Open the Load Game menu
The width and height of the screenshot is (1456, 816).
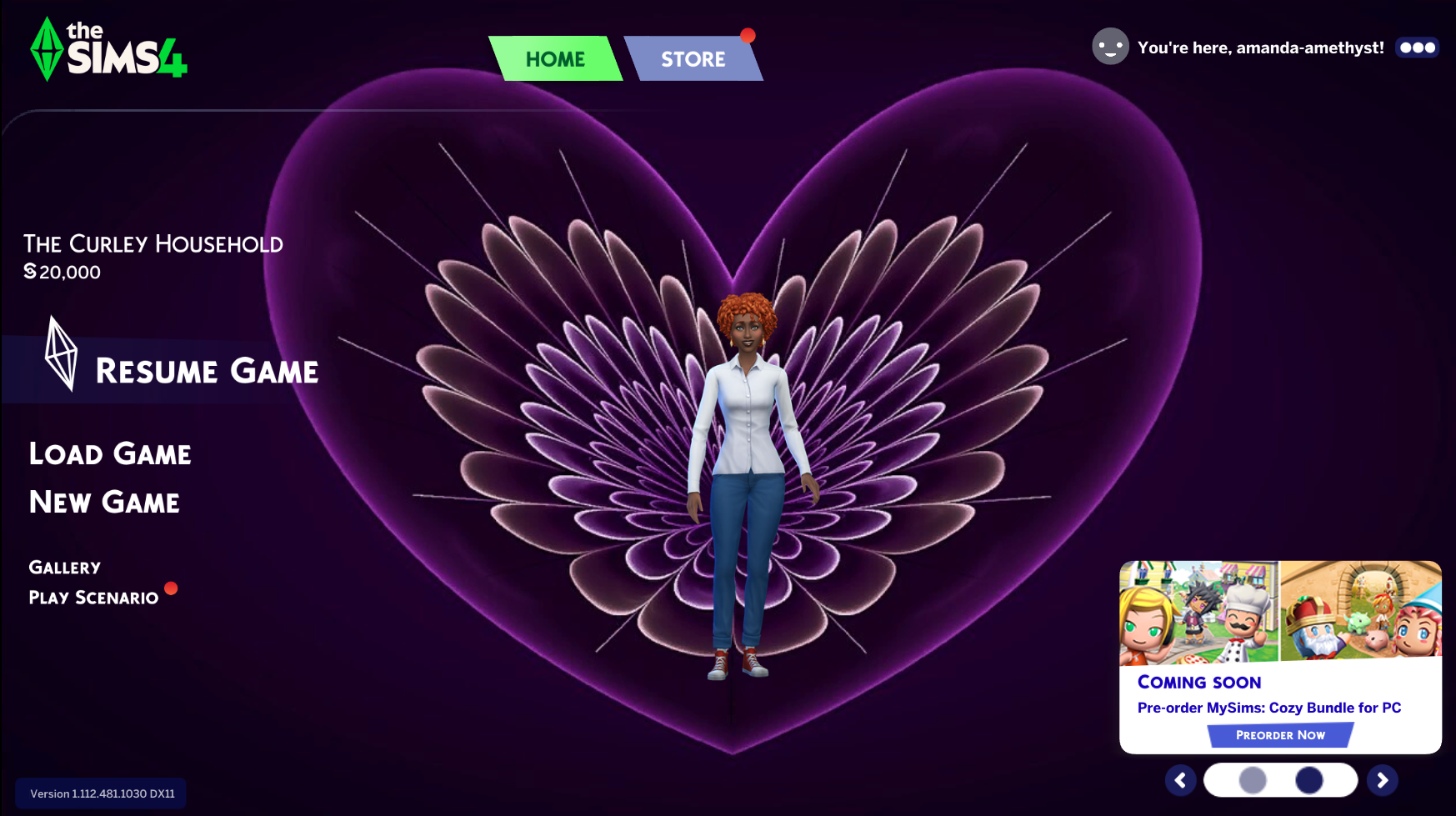[x=110, y=454]
